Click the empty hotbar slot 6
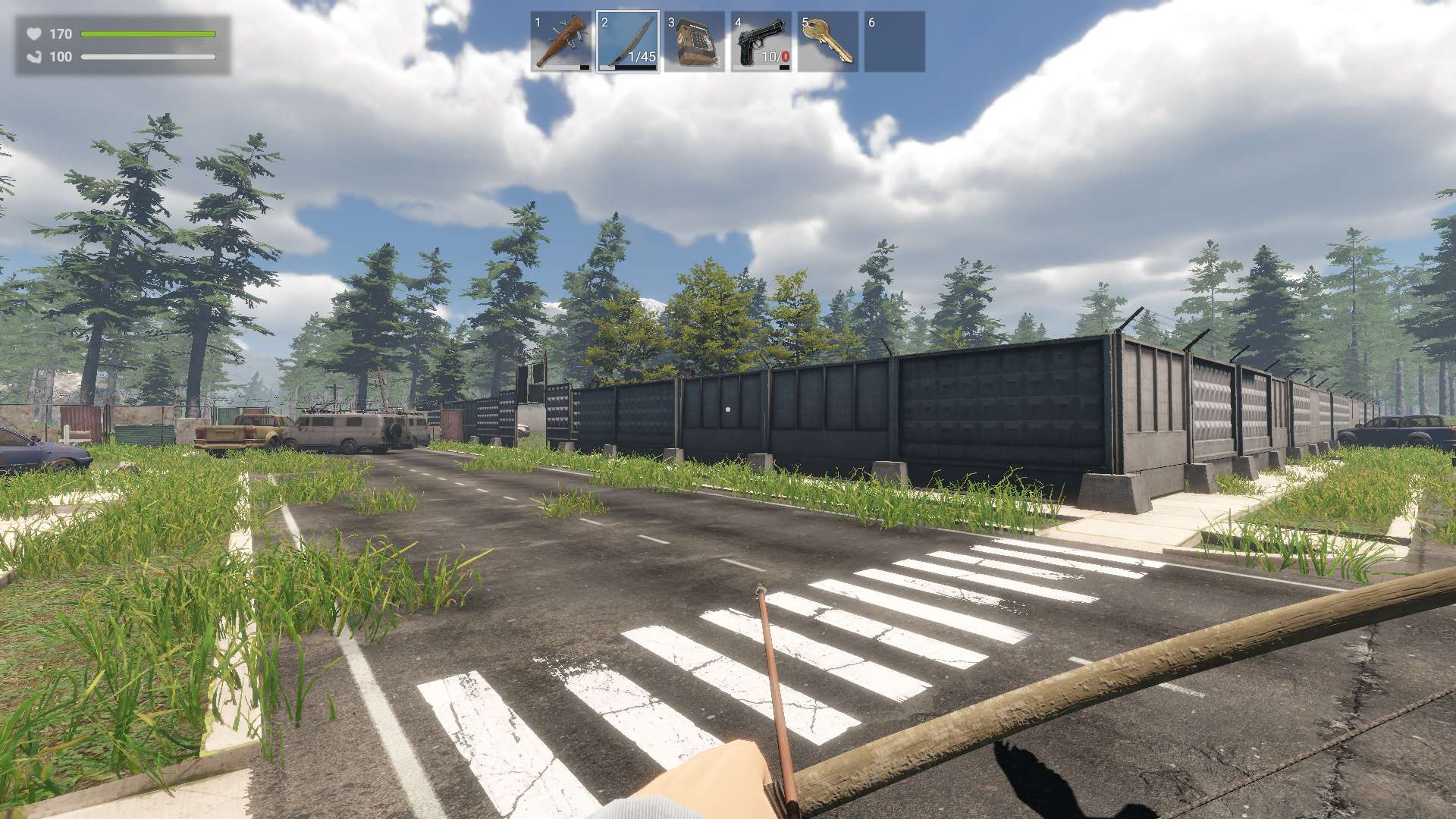Screen dimensions: 1456x819 coord(895,42)
